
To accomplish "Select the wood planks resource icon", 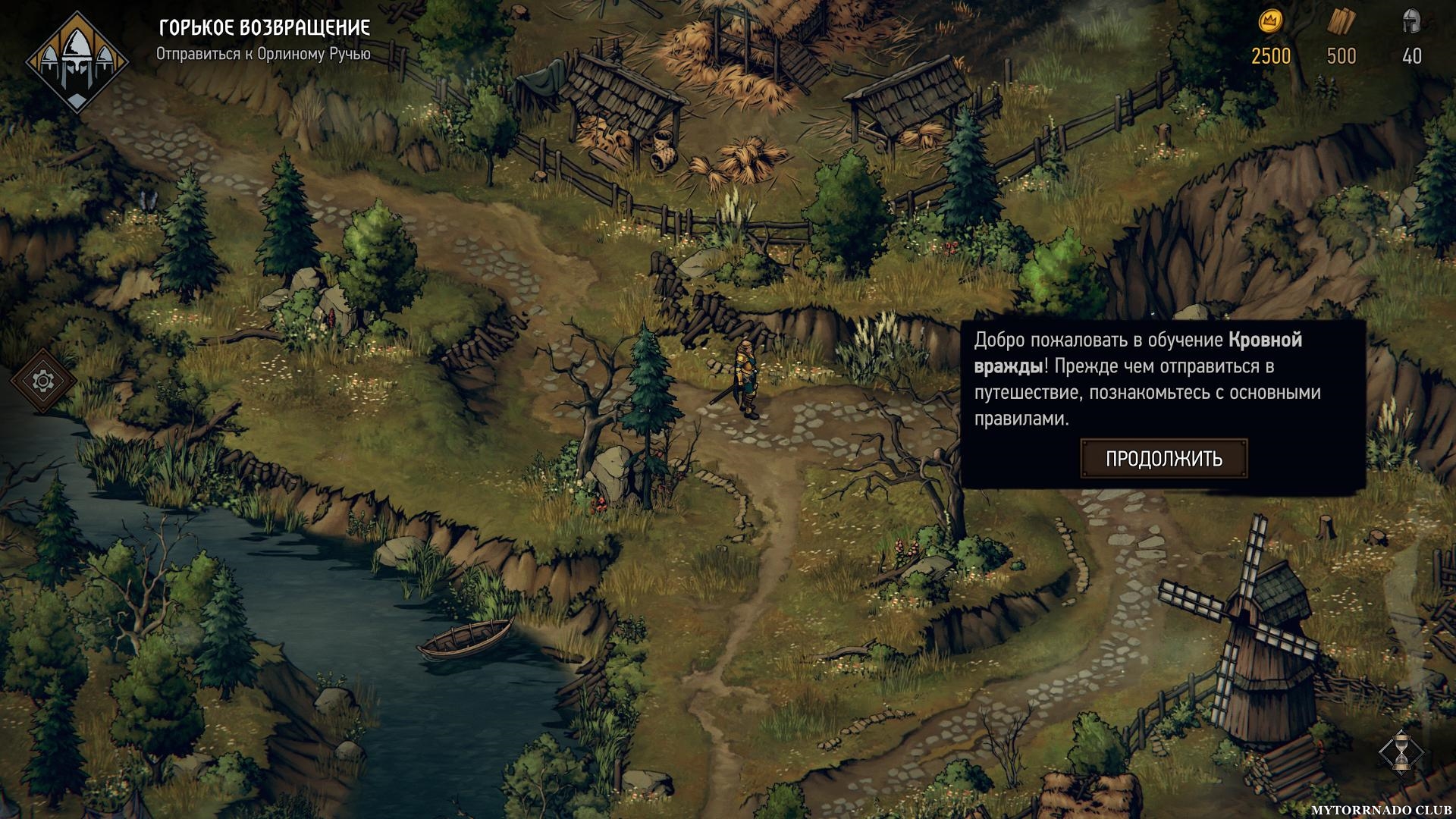I will point(1340,23).
